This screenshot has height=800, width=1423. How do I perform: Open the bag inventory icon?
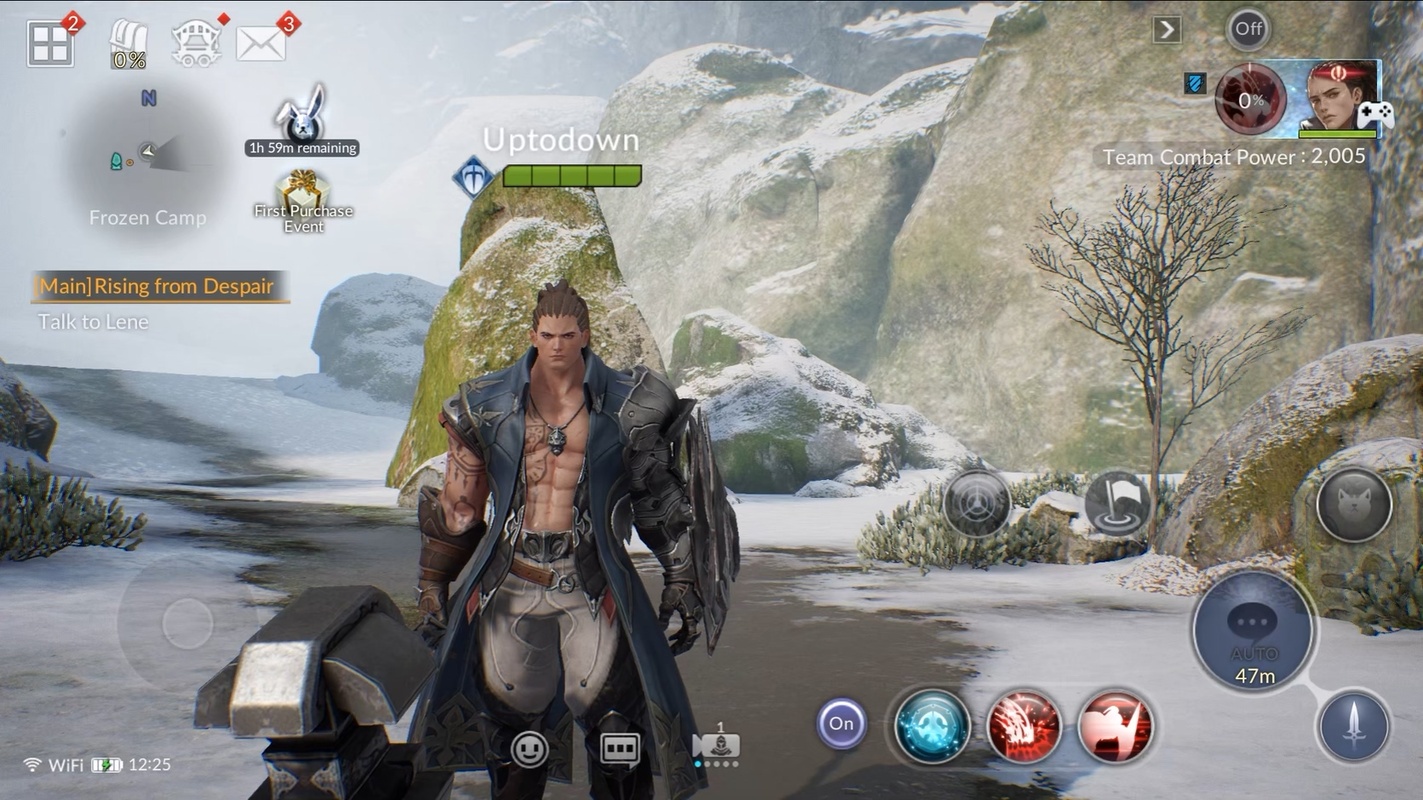coord(129,46)
